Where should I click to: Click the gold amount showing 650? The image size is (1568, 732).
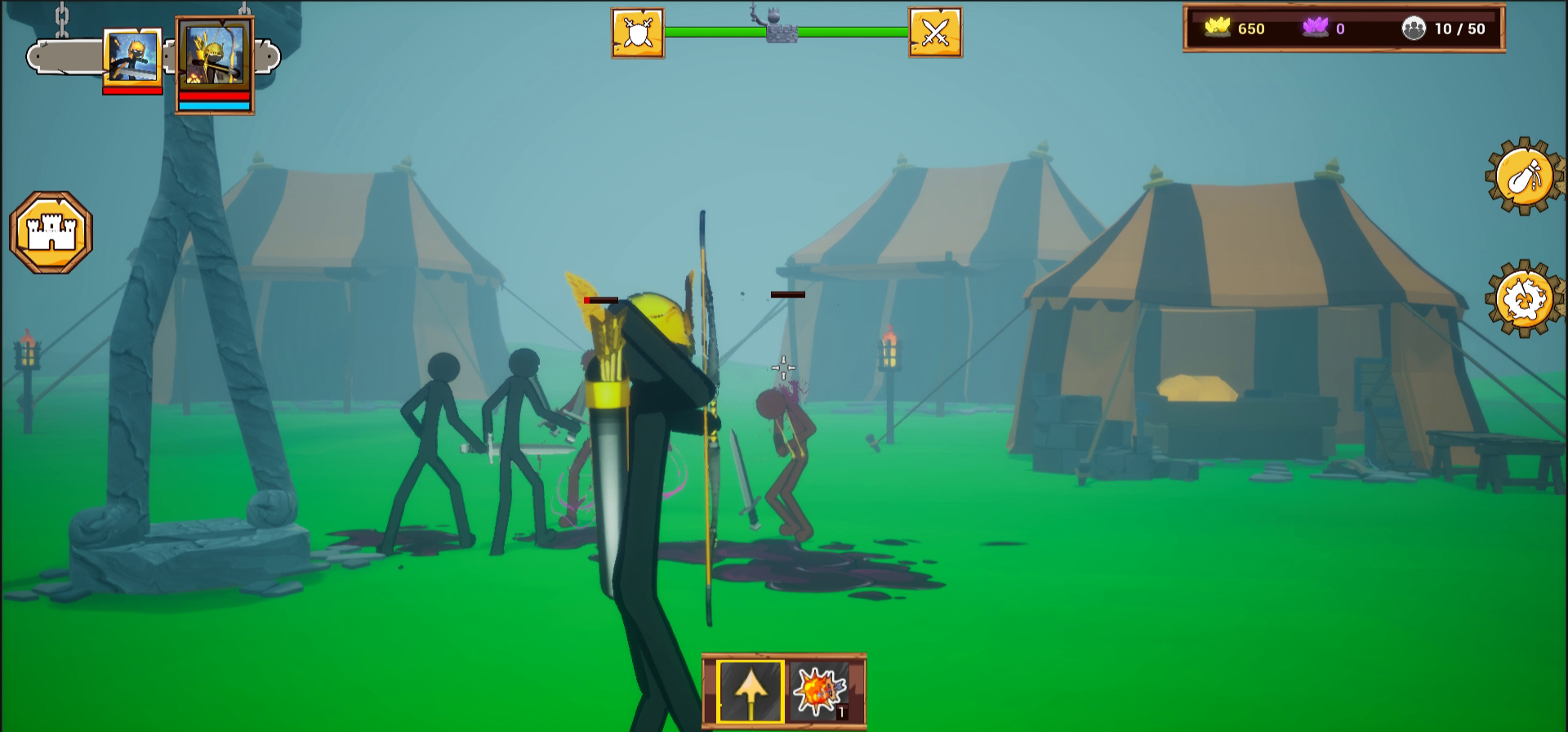[1252, 29]
